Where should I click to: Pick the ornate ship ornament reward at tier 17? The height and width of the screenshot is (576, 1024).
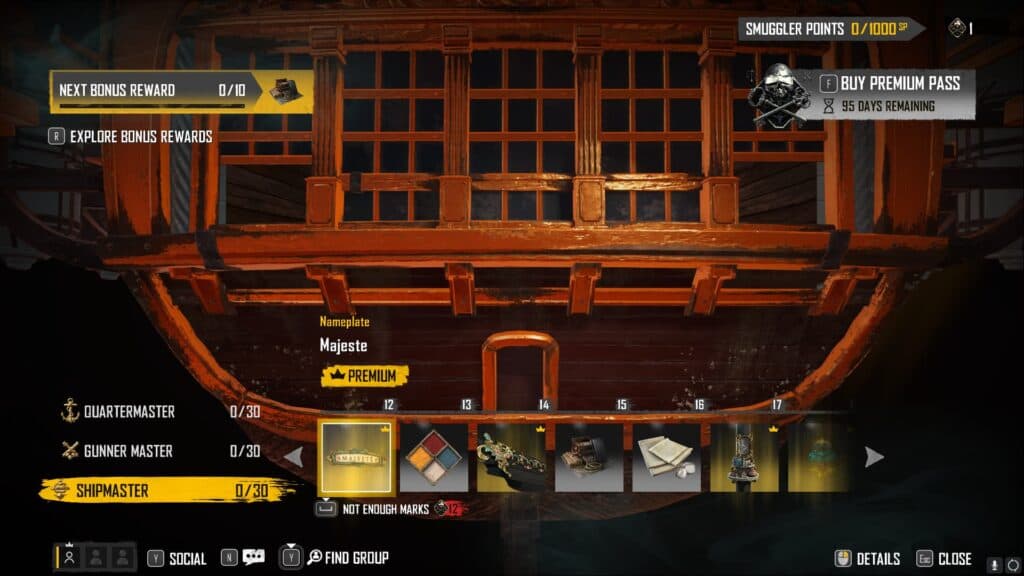tap(744, 457)
